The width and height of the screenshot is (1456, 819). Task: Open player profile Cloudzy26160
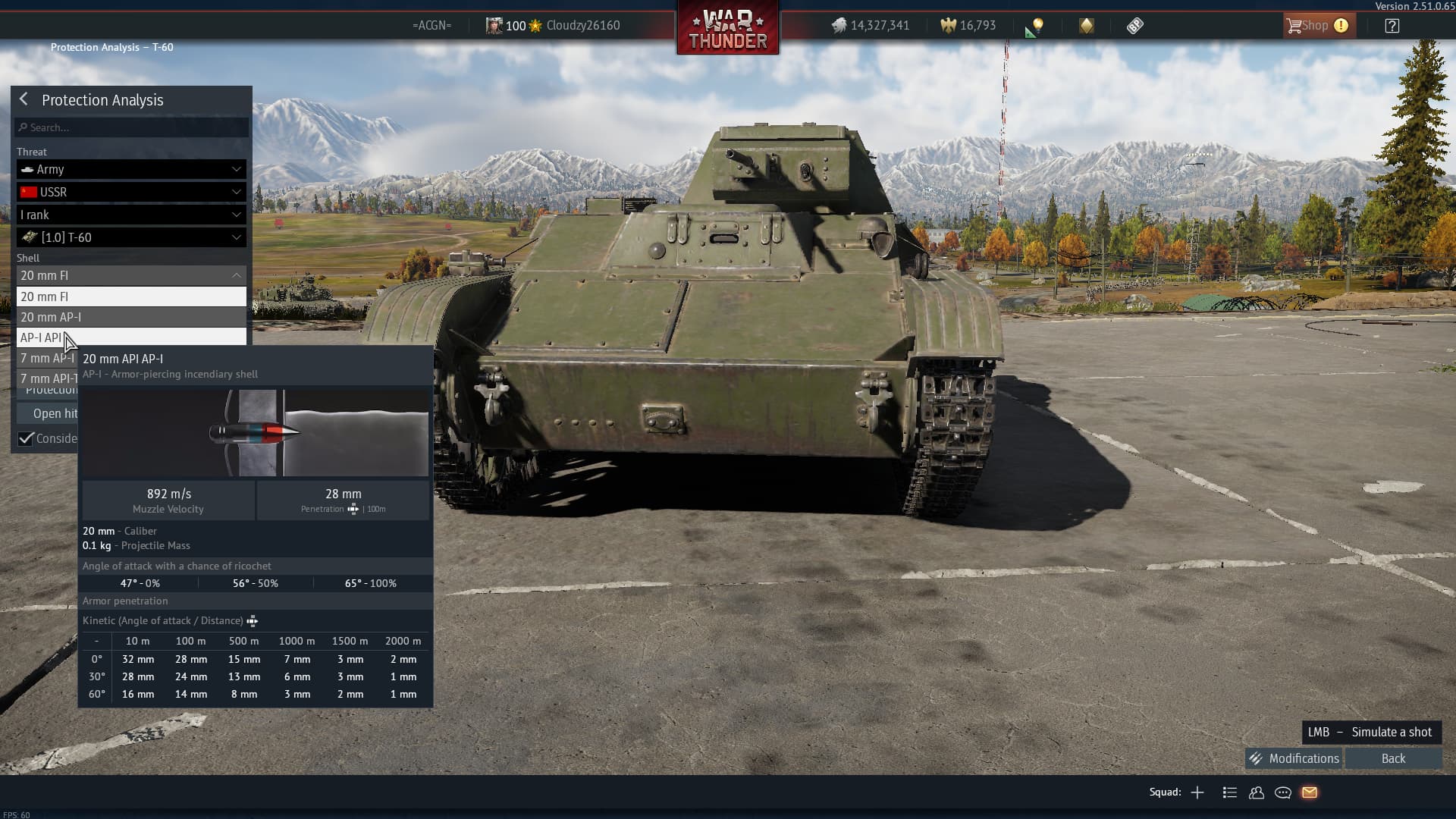click(582, 26)
